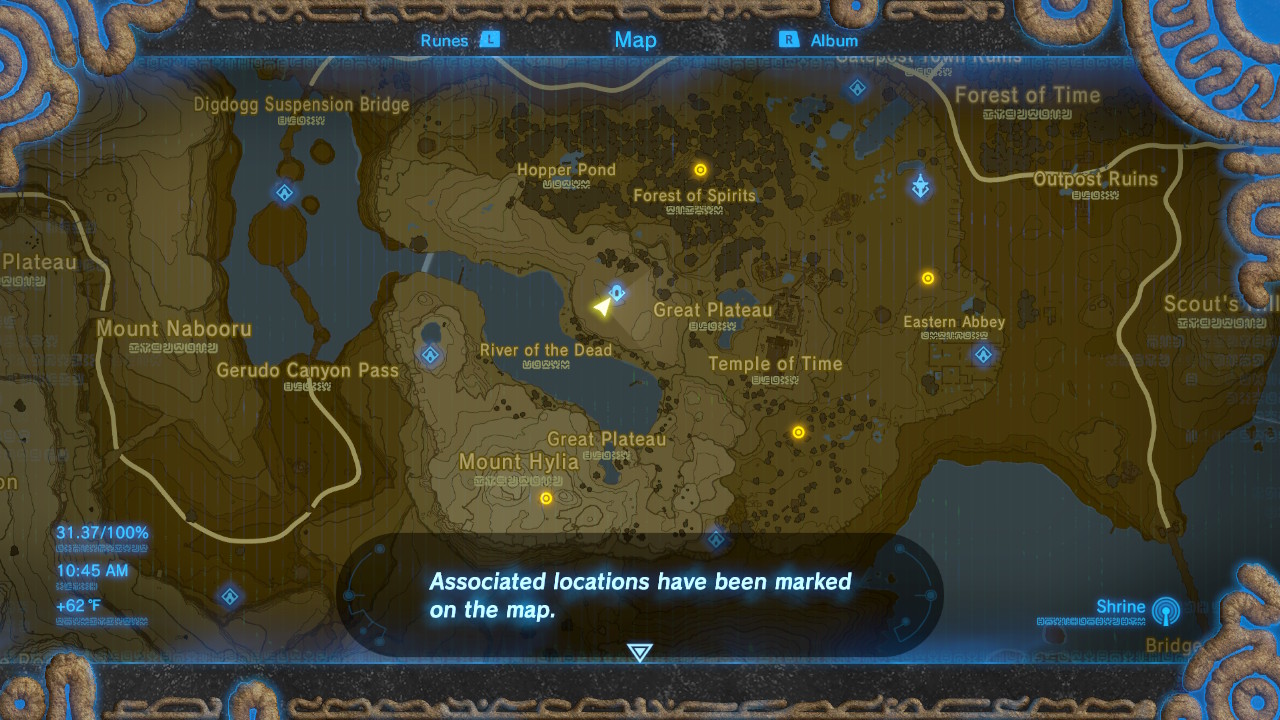Dismiss the associated locations message box
This screenshot has width=1280, height=720.
click(639, 592)
